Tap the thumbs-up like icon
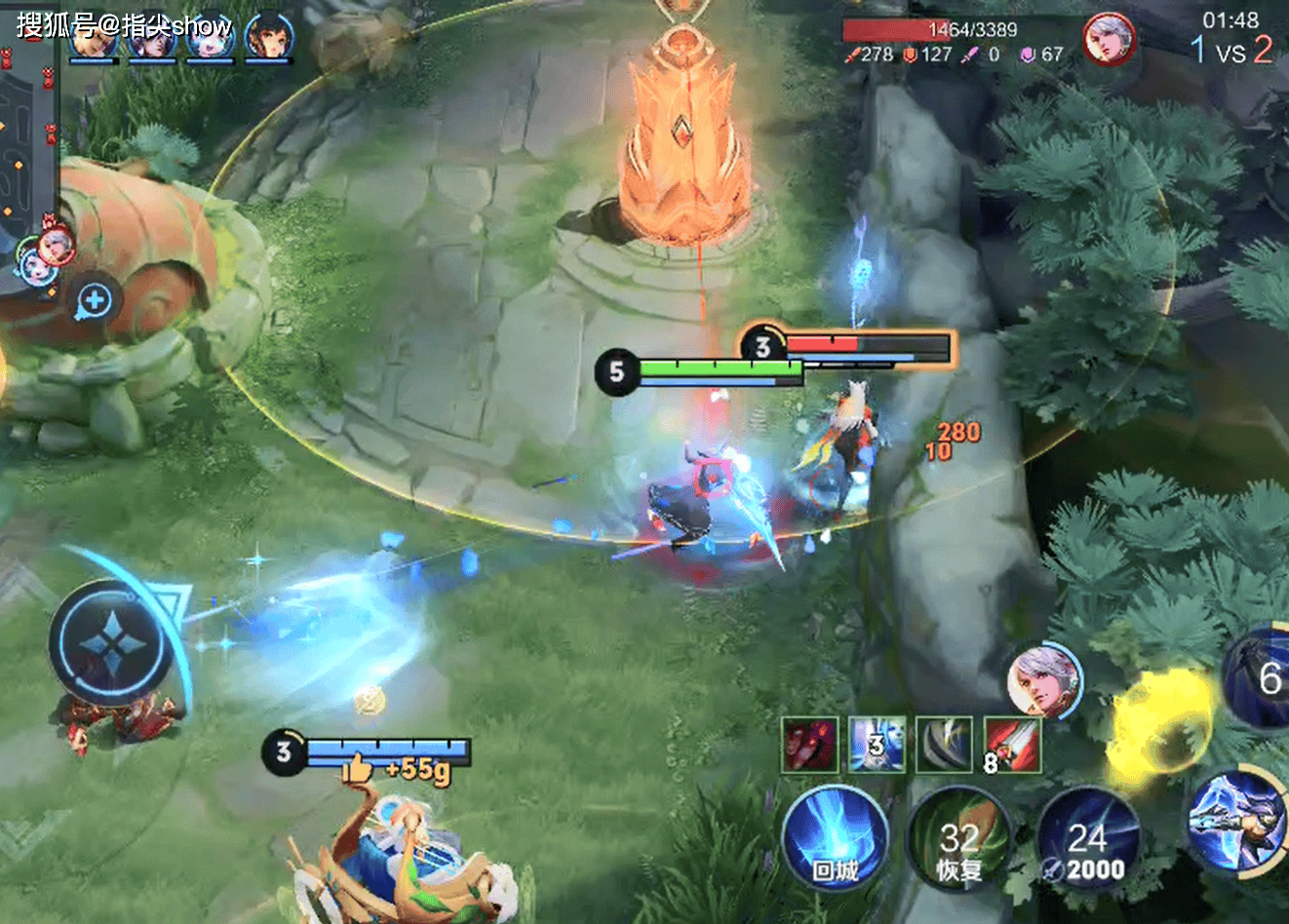Image resolution: width=1289 pixels, height=924 pixels. [x=357, y=768]
